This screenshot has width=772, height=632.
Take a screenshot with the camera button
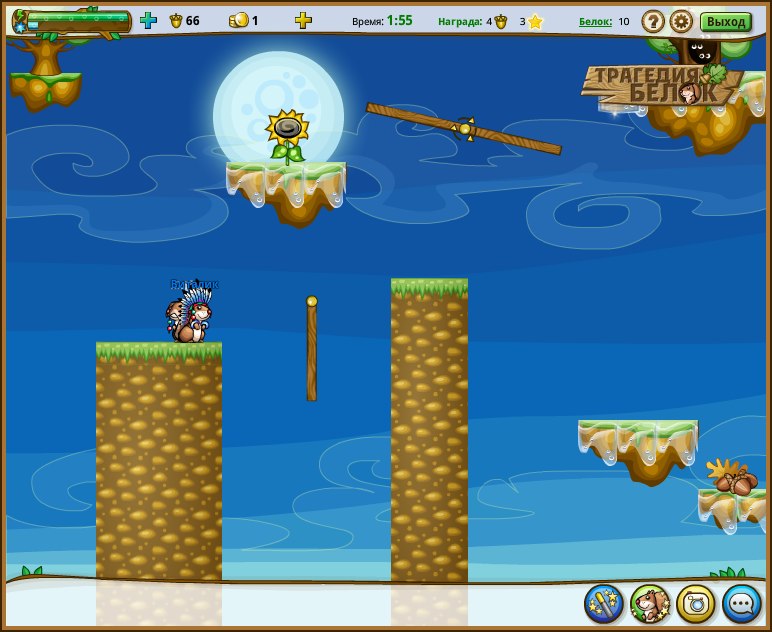point(696,603)
